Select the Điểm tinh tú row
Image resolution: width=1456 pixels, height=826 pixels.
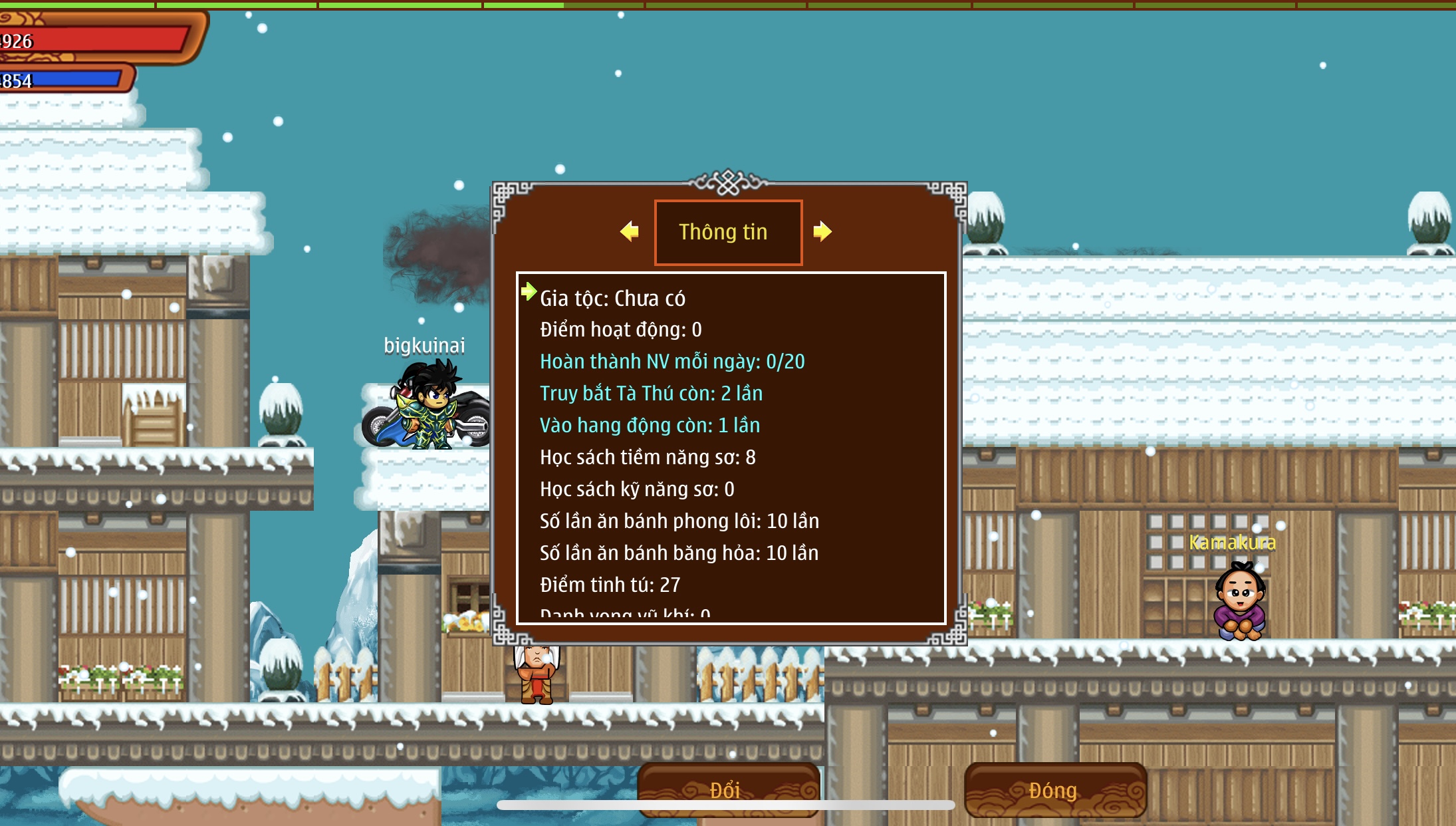tap(610, 585)
